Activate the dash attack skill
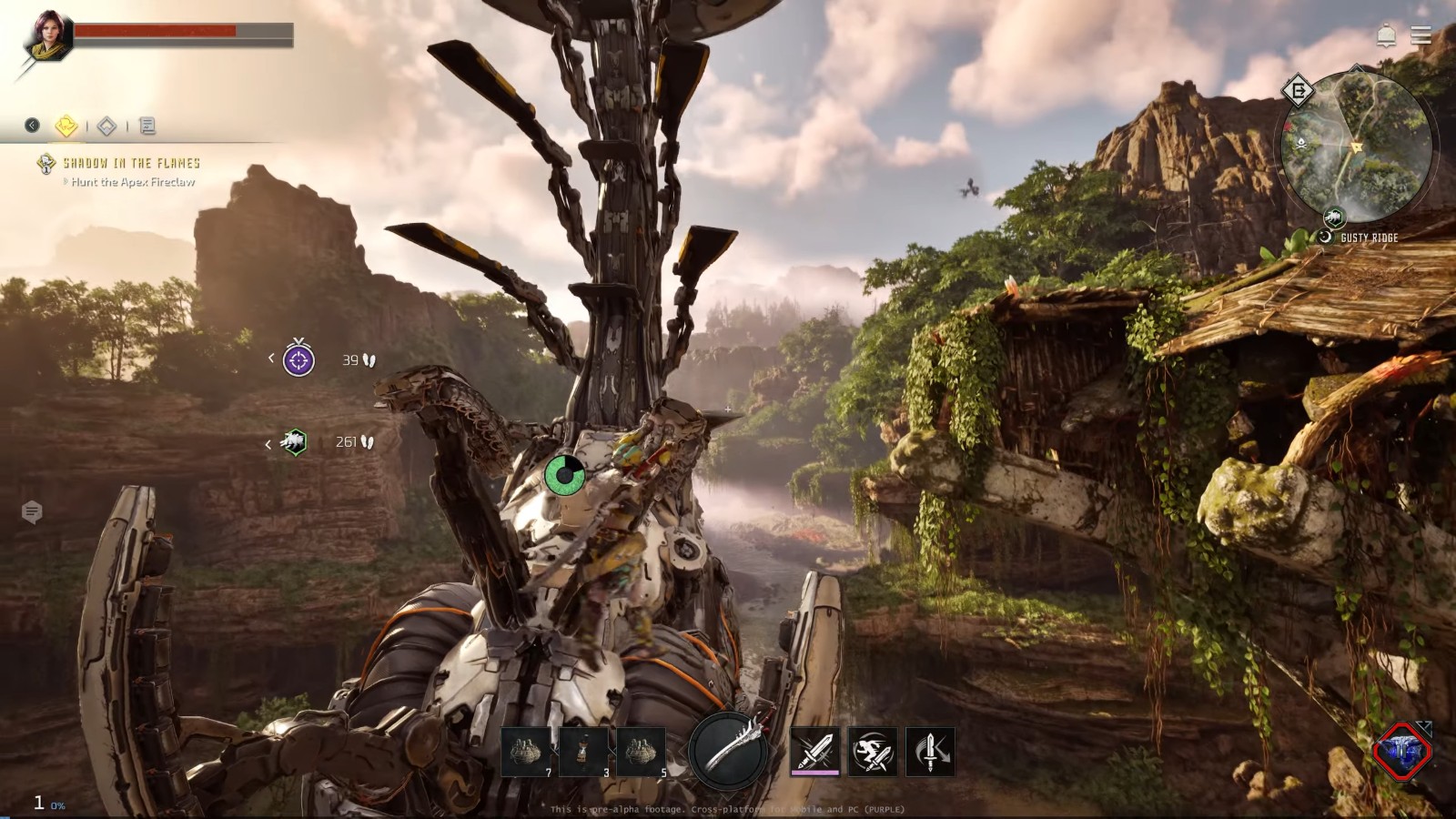 873,752
